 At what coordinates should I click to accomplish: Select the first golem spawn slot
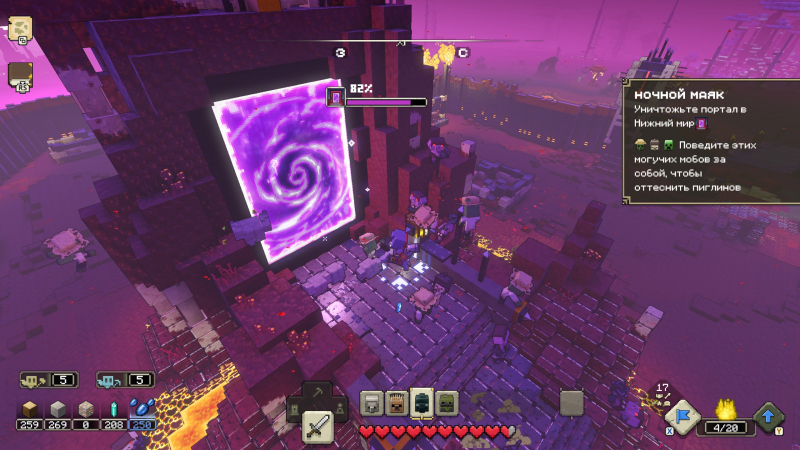(x=372, y=403)
